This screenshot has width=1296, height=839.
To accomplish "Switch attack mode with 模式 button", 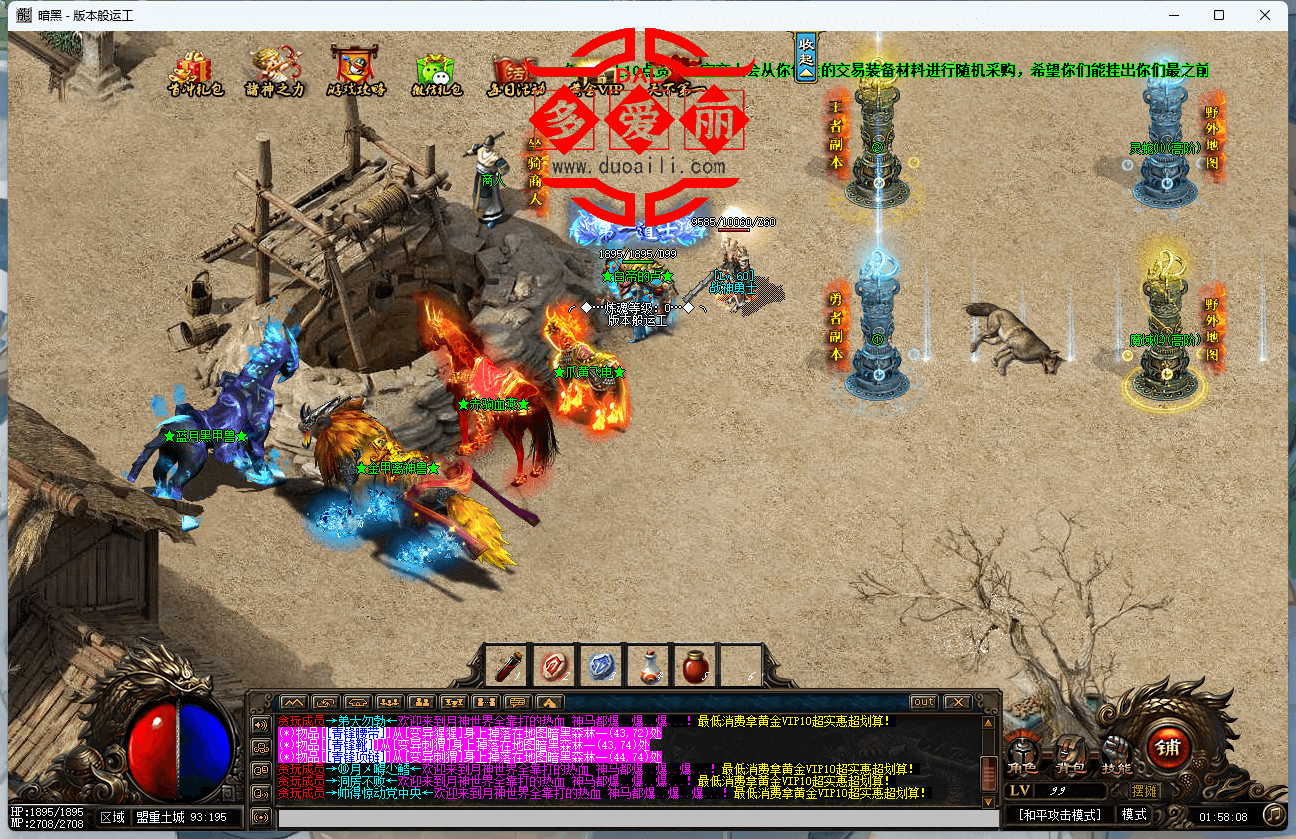I will click(x=1134, y=815).
